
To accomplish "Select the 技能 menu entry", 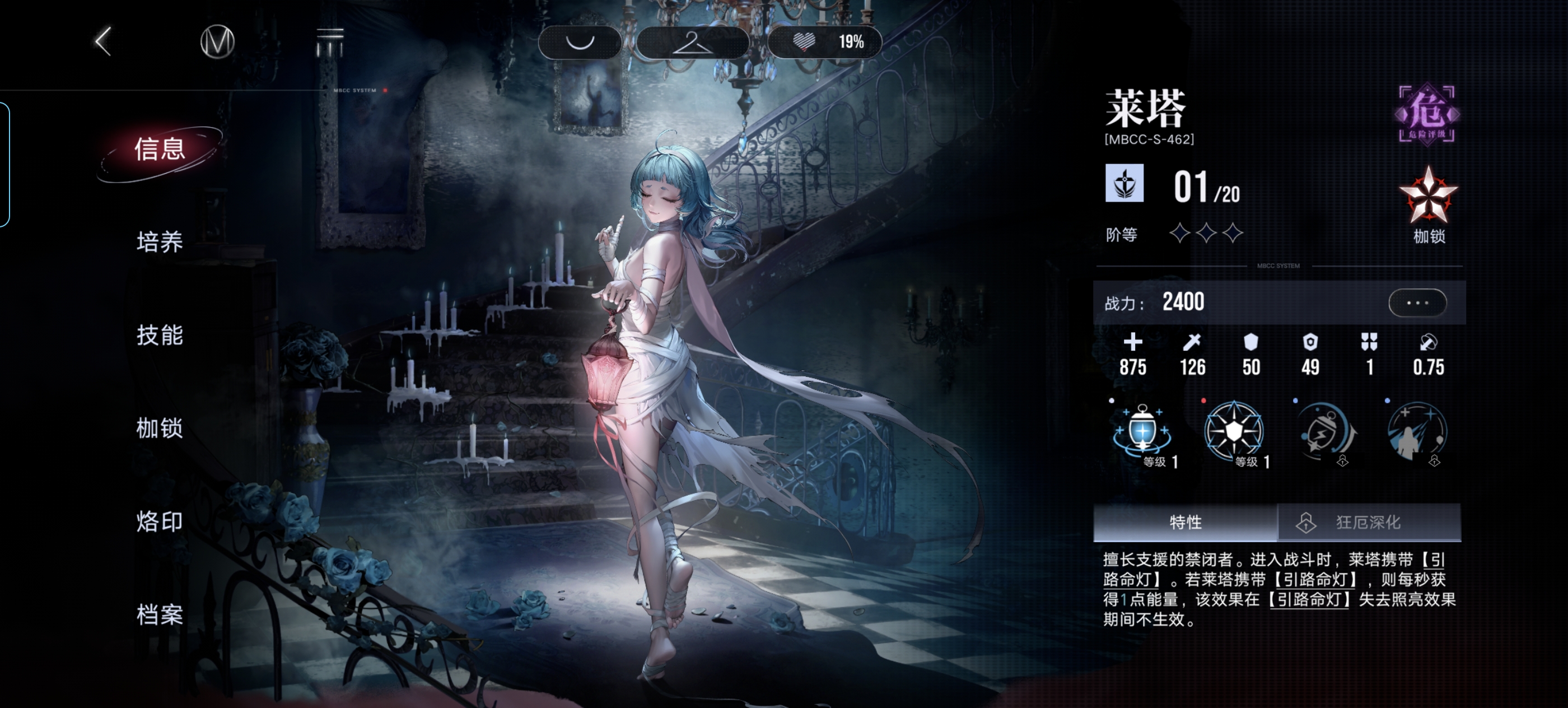I will (160, 336).
